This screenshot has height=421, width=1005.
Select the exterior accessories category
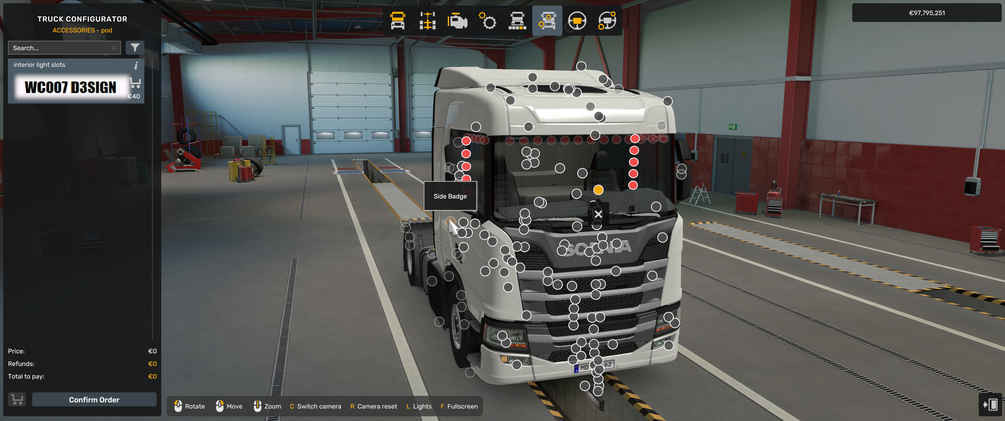547,20
